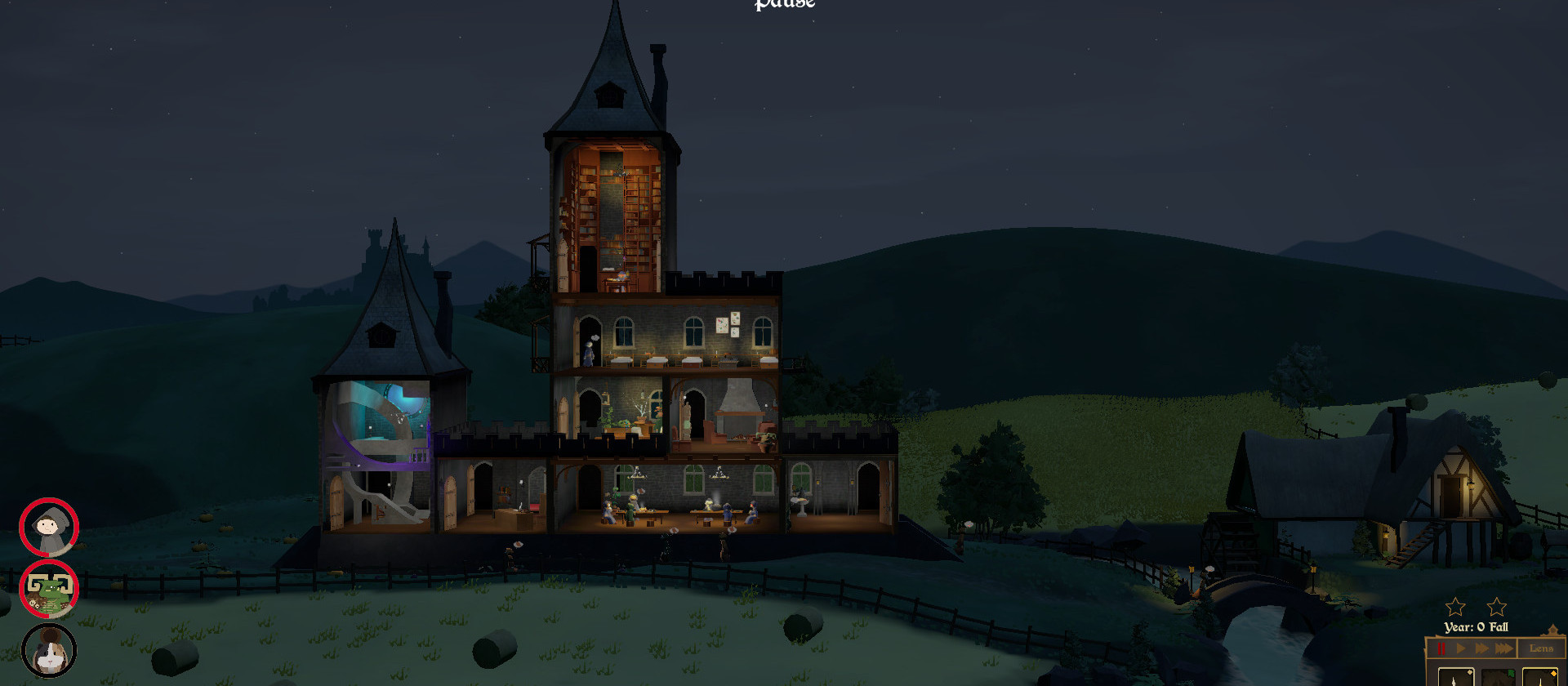The image size is (1568, 686).
Task: Set game speed to triple fast-forward
Action: click(x=1503, y=649)
